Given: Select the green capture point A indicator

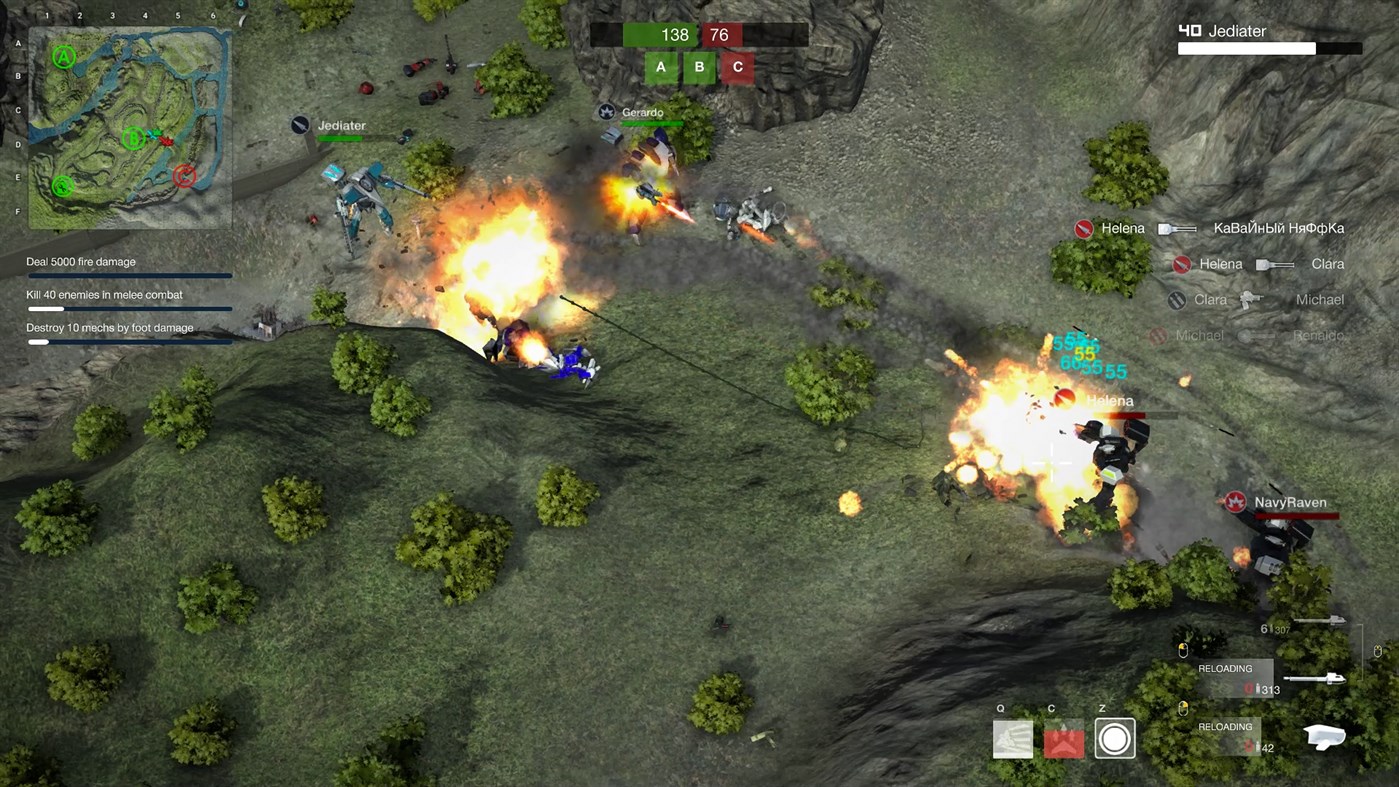Looking at the screenshot, I should coord(660,67).
